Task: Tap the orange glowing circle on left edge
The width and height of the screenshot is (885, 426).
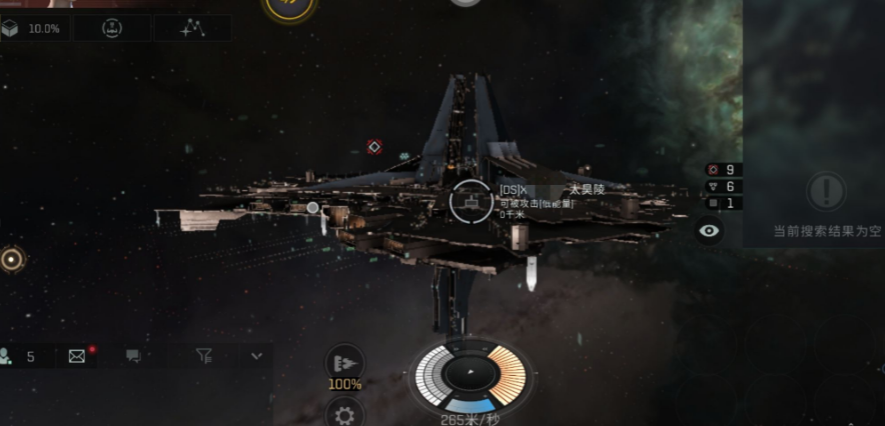Action: coord(12,260)
